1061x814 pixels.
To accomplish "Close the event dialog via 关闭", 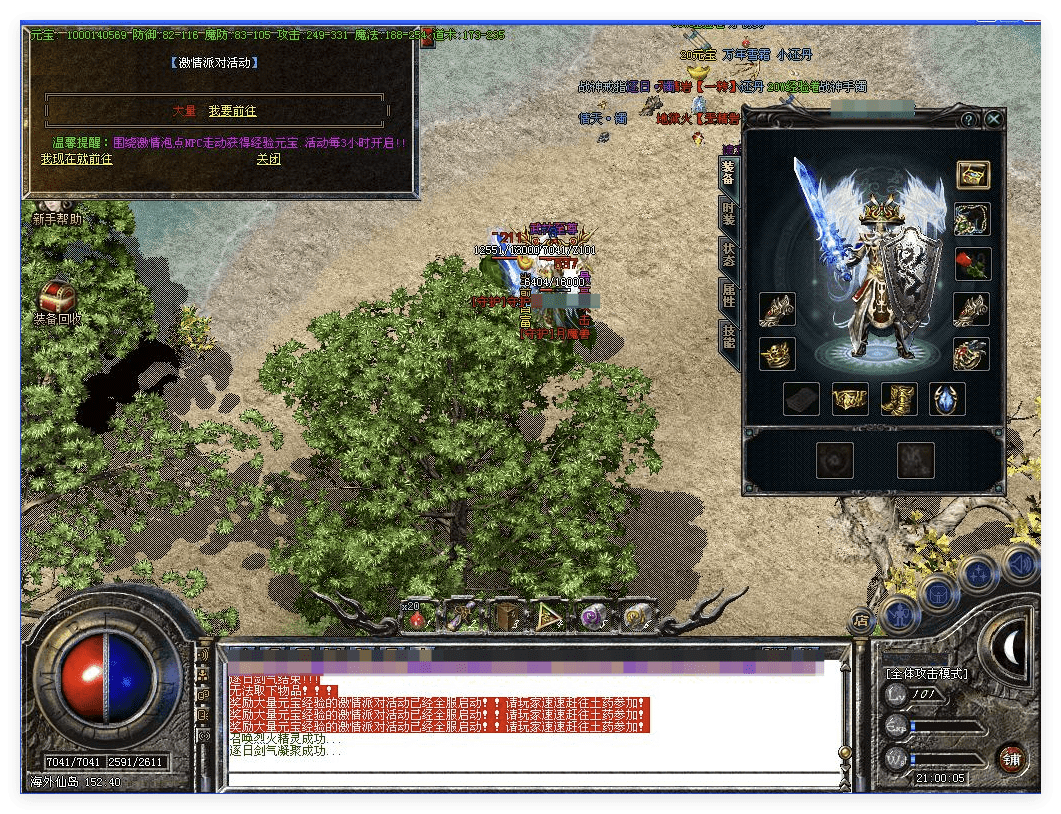I will [268, 159].
